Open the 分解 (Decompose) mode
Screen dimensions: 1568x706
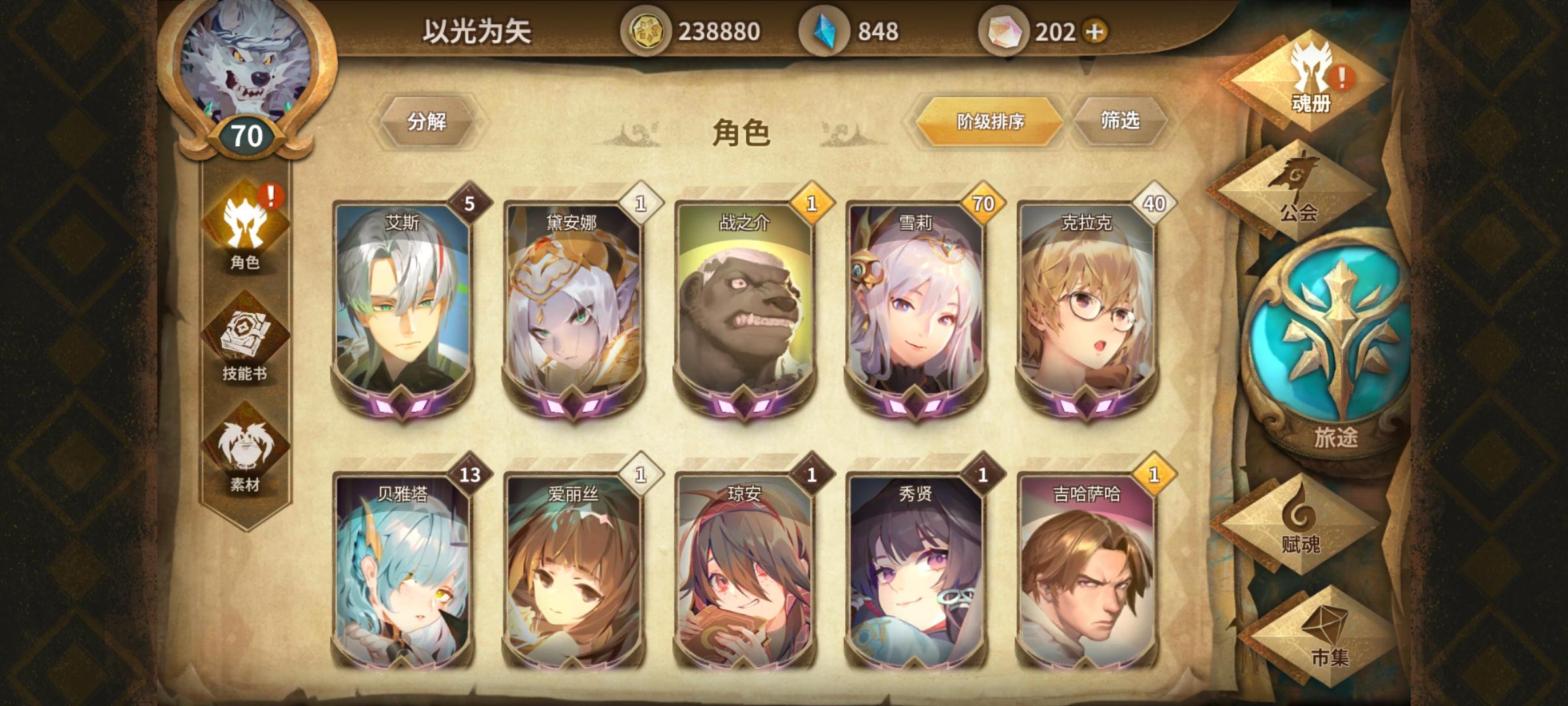pos(428,121)
